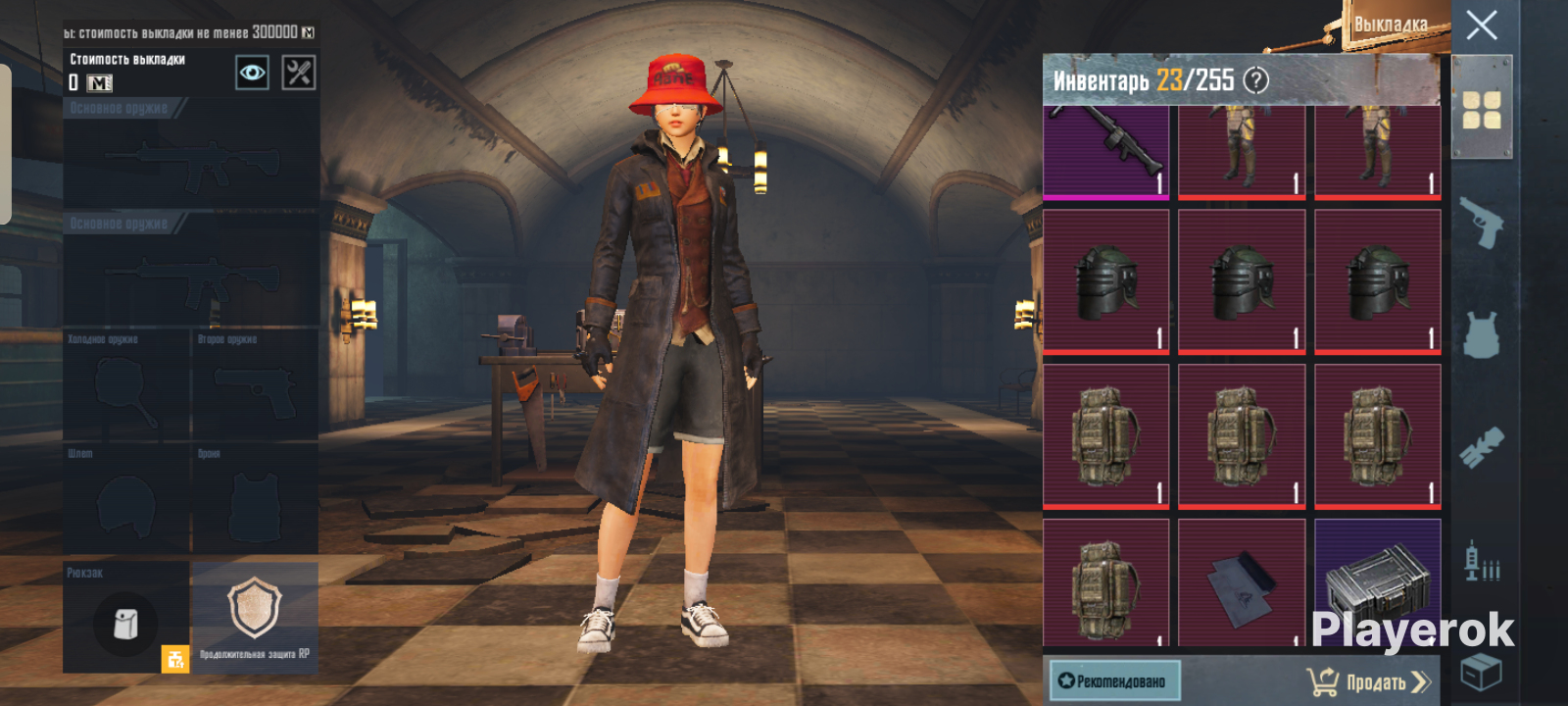Viewport: 1568px width, 706px height.
Task: Open the inventory help question mark
Action: [1255, 80]
